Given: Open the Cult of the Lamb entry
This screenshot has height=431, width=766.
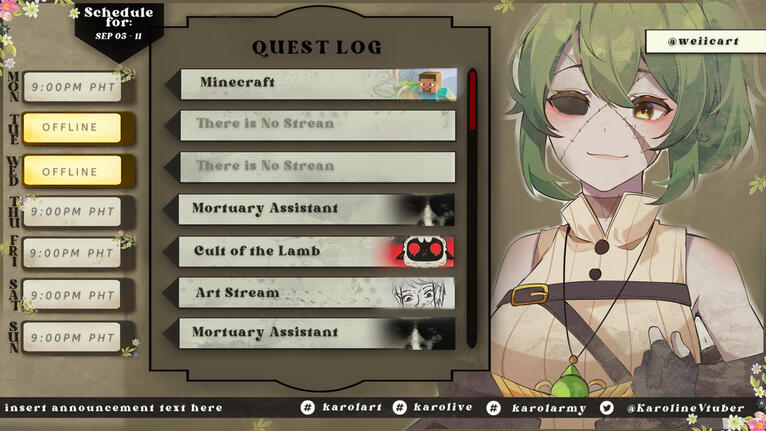Looking at the screenshot, I should point(318,251).
